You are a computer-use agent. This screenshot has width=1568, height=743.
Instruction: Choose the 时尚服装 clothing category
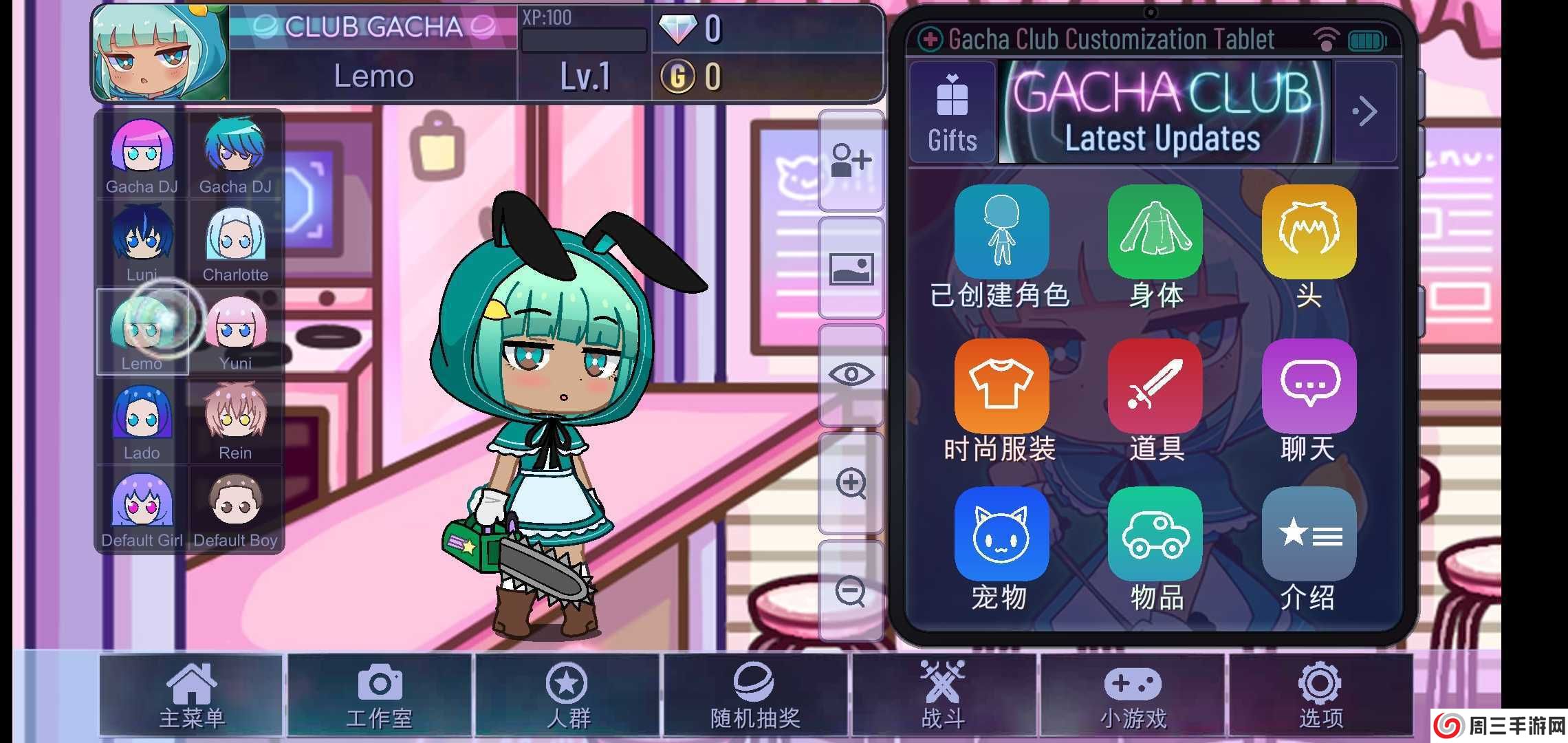[x=1001, y=387]
